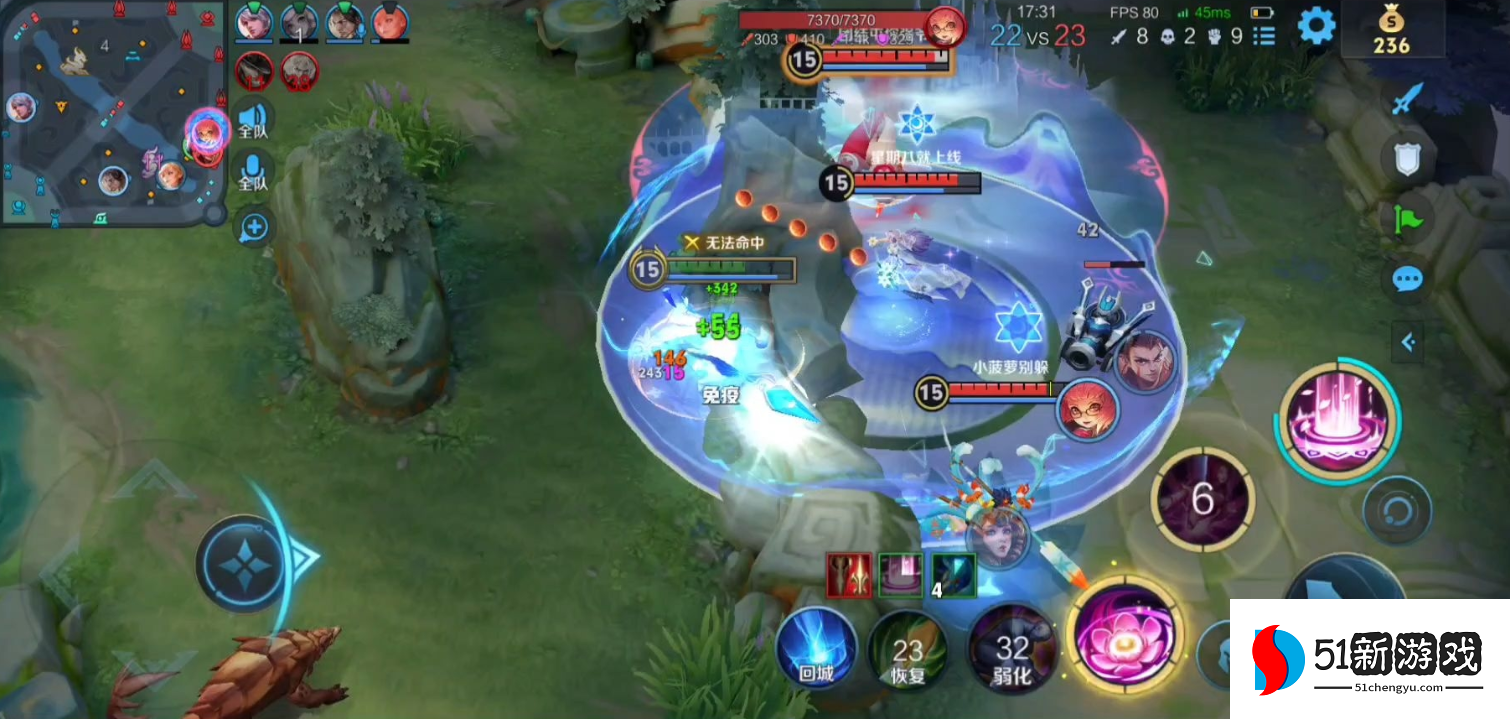Image resolution: width=1510 pixels, height=719 pixels.
Task: Activate the glowing pink lotus skill
Action: [x=1124, y=632]
